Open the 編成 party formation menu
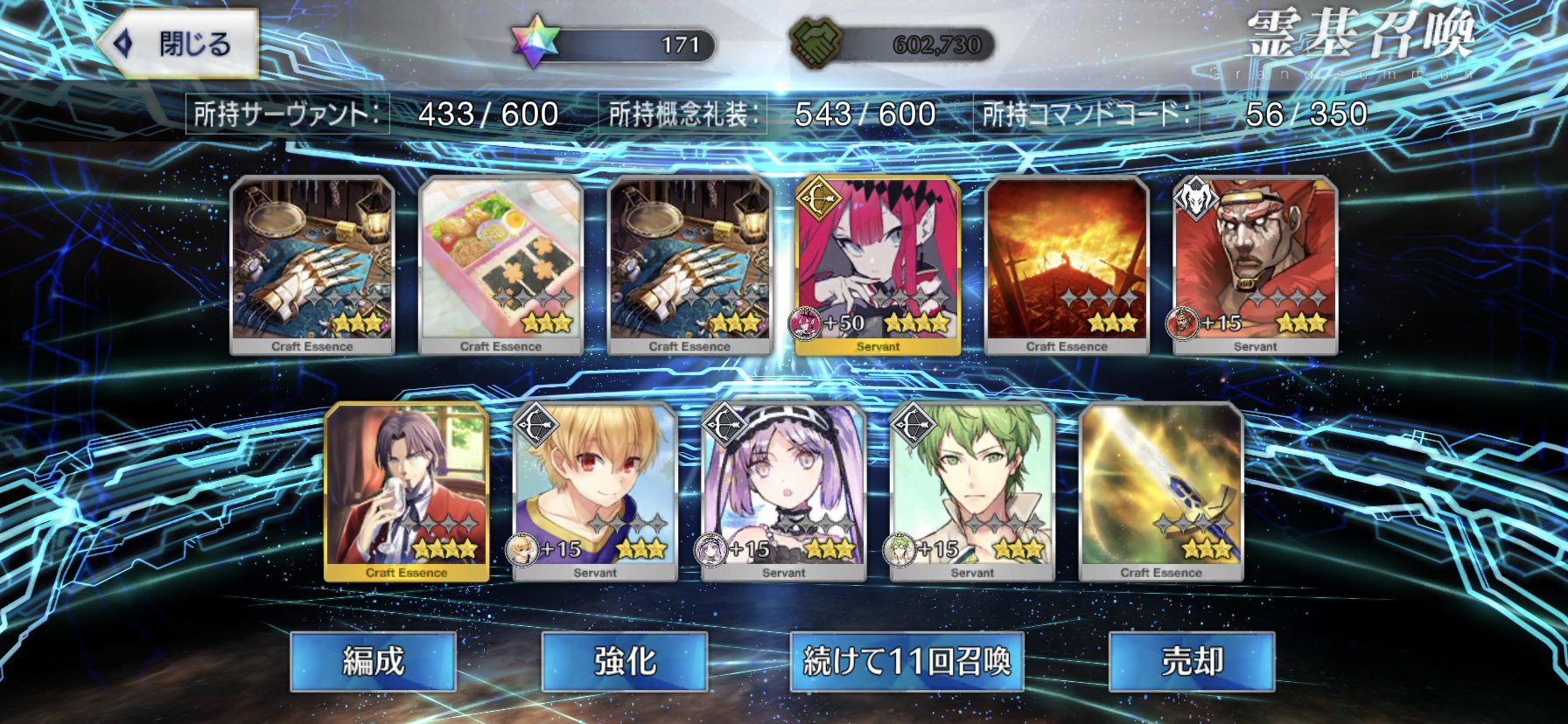Screen dimensions: 1568x724 [373, 661]
